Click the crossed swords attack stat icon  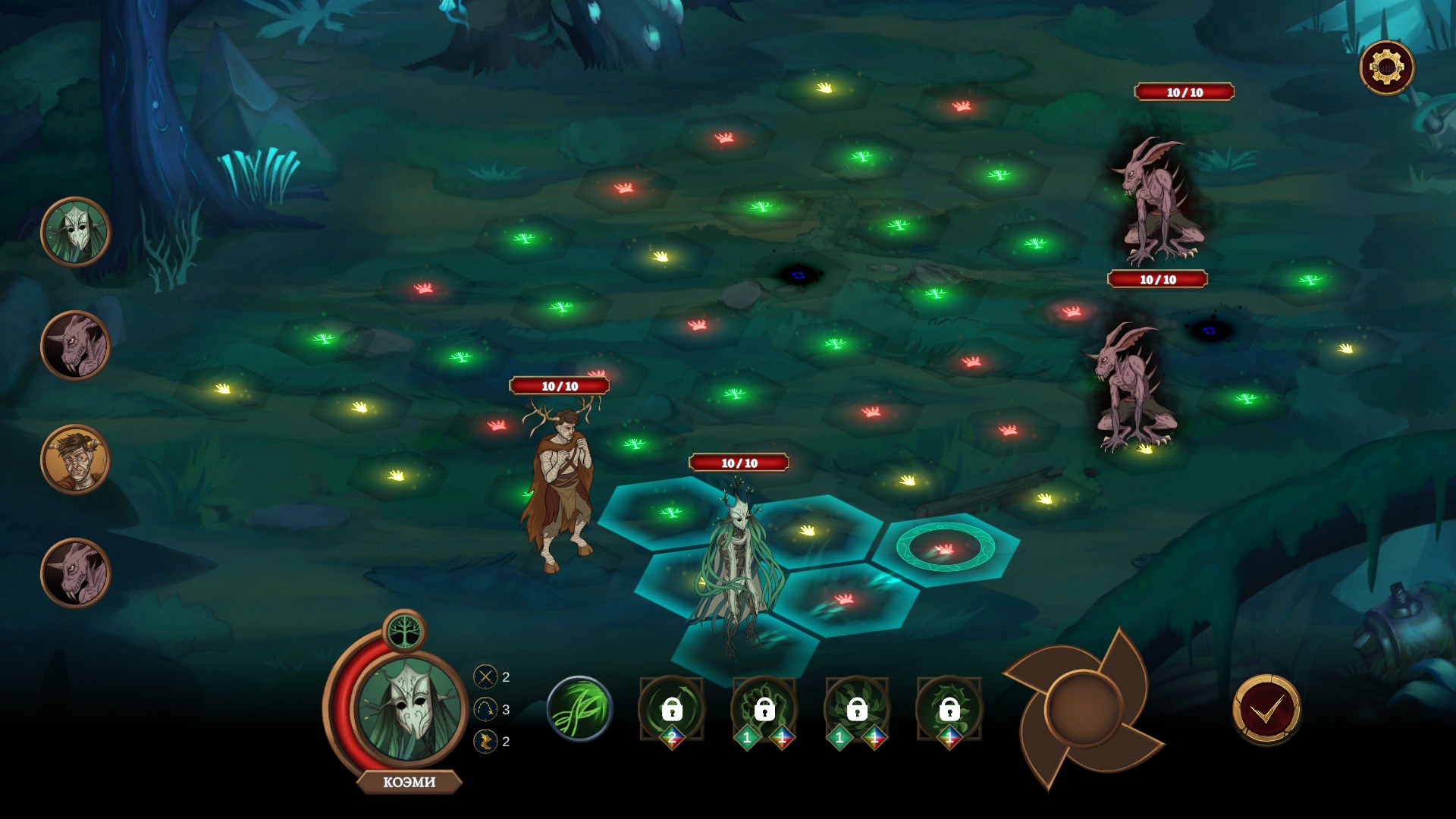pyautogui.click(x=485, y=676)
